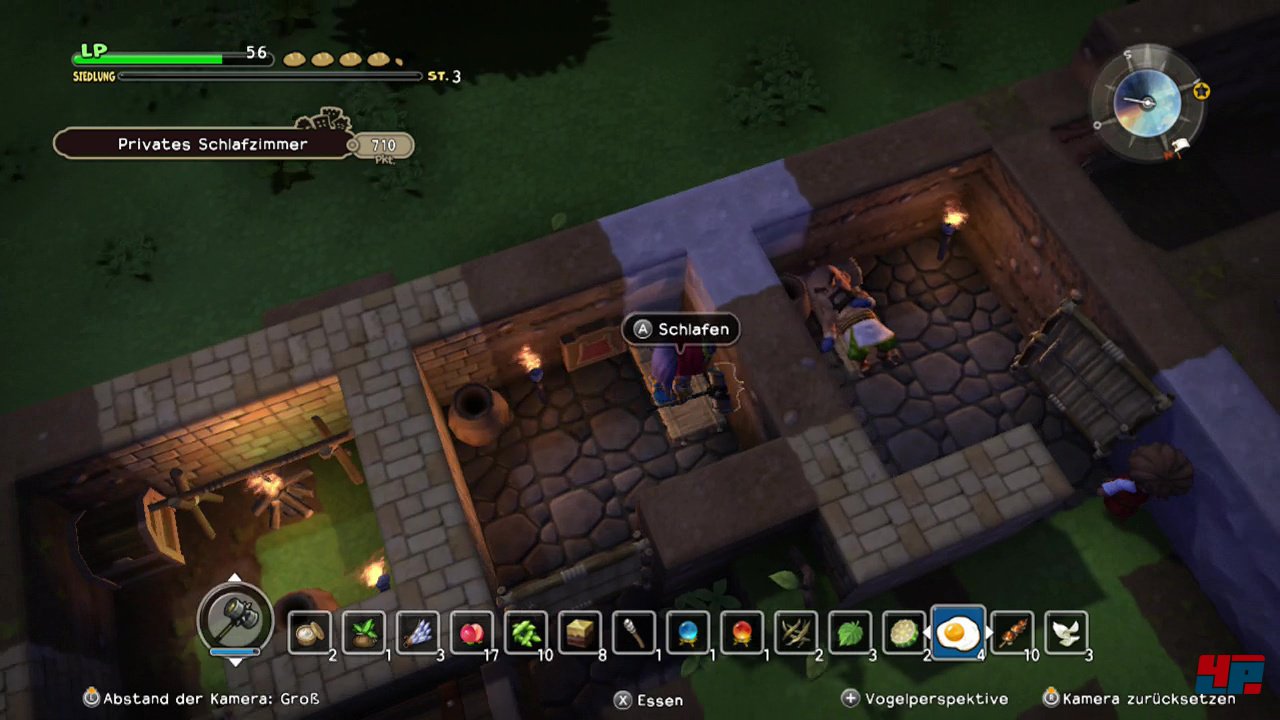Screen dimensions: 1280x720
Task: Select the lavender flower bundle slot
Action: pyautogui.click(x=418, y=632)
